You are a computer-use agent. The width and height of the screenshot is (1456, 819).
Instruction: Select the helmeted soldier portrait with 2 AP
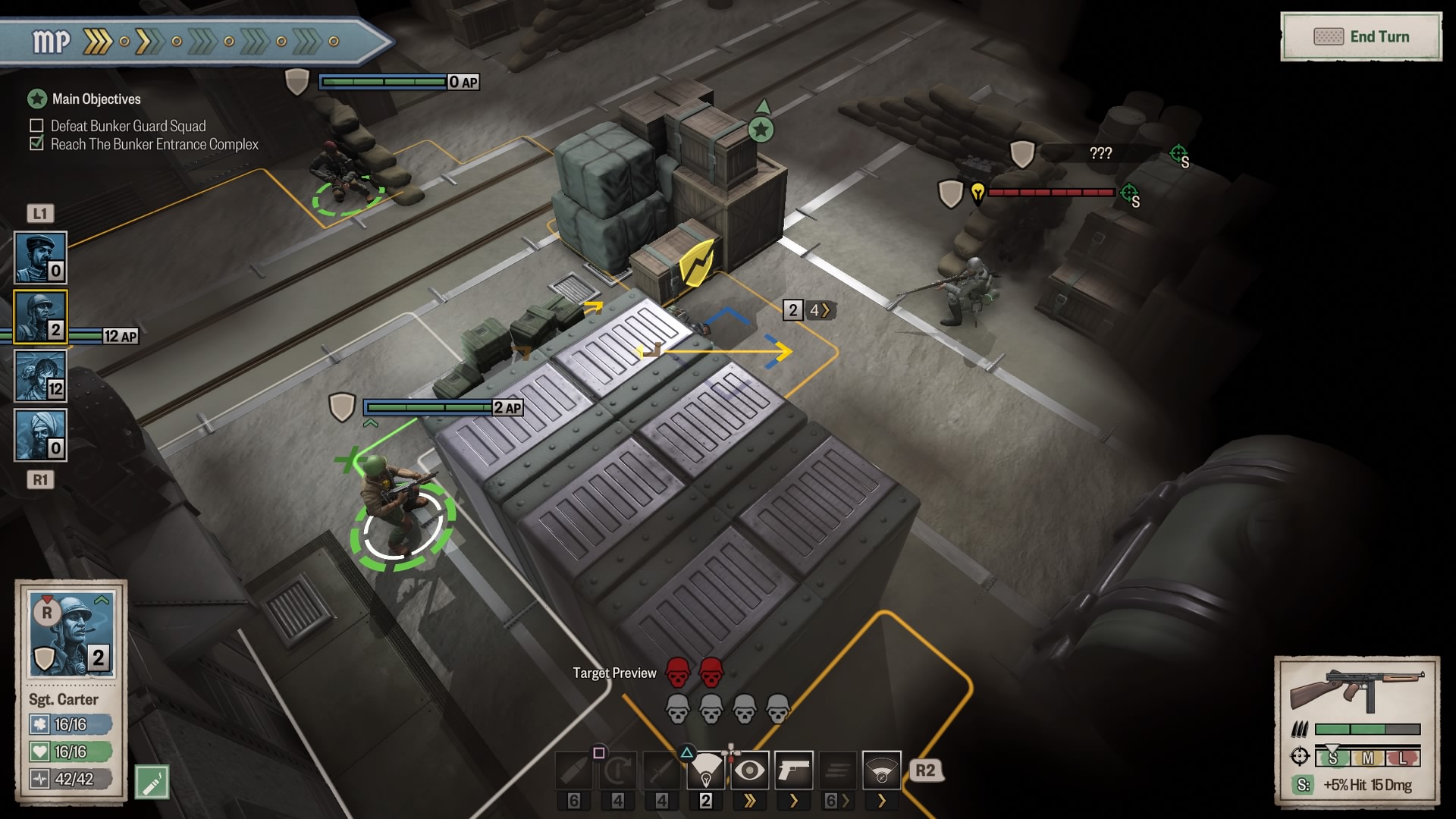click(41, 317)
